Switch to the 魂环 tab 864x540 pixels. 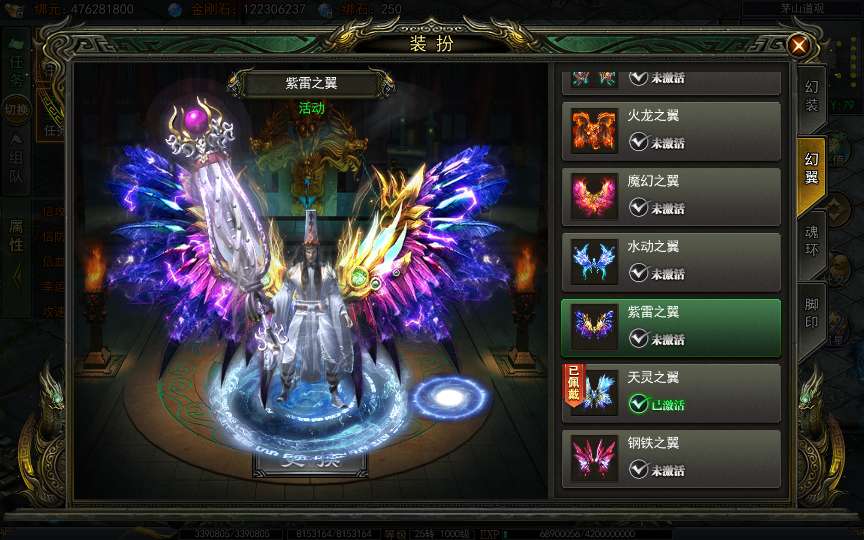pyautogui.click(x=811, y=236)
